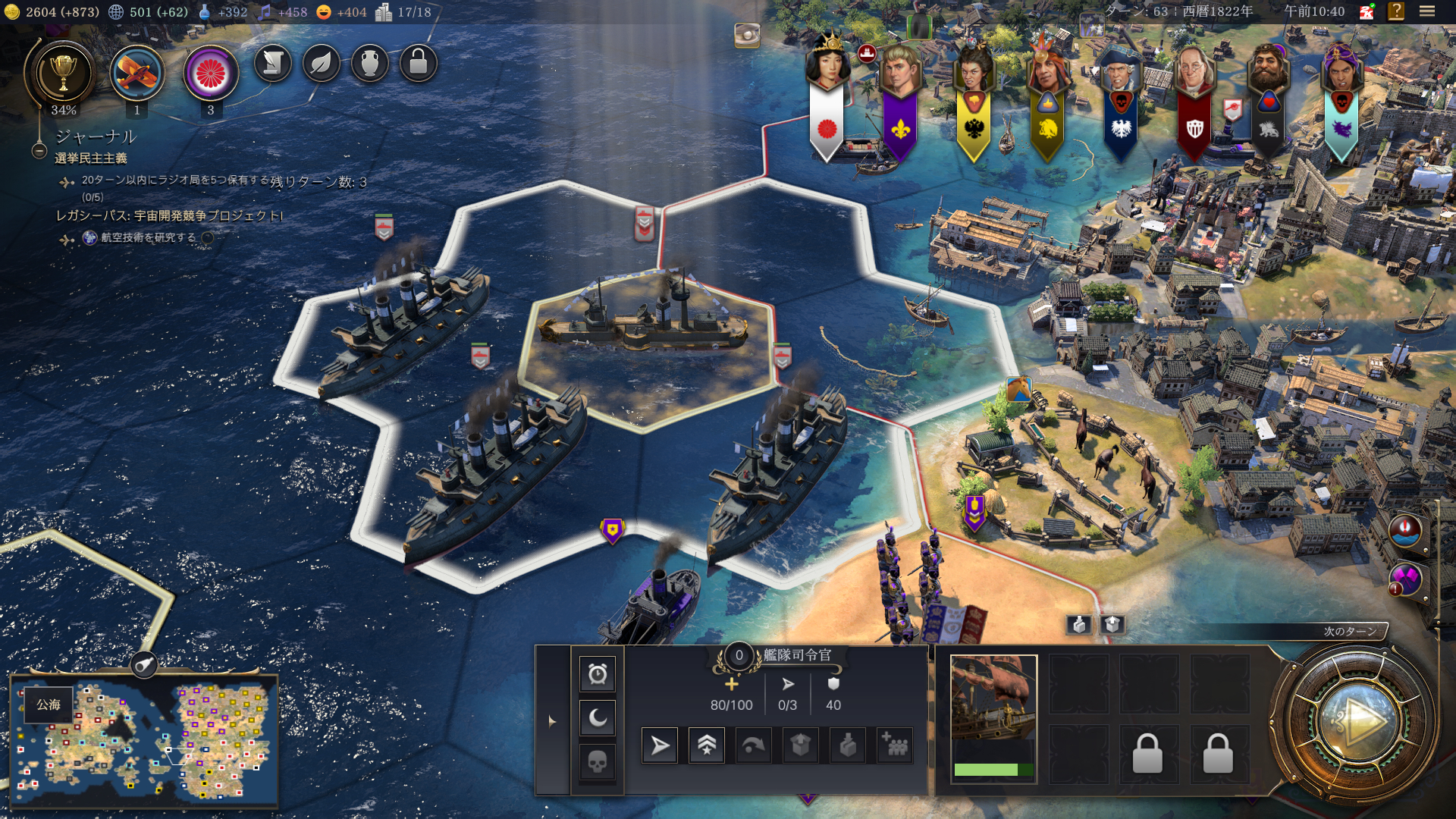The image size is (1456, 819).
Task: Open the civics tree via red flower icon
Action: (211, 74)
